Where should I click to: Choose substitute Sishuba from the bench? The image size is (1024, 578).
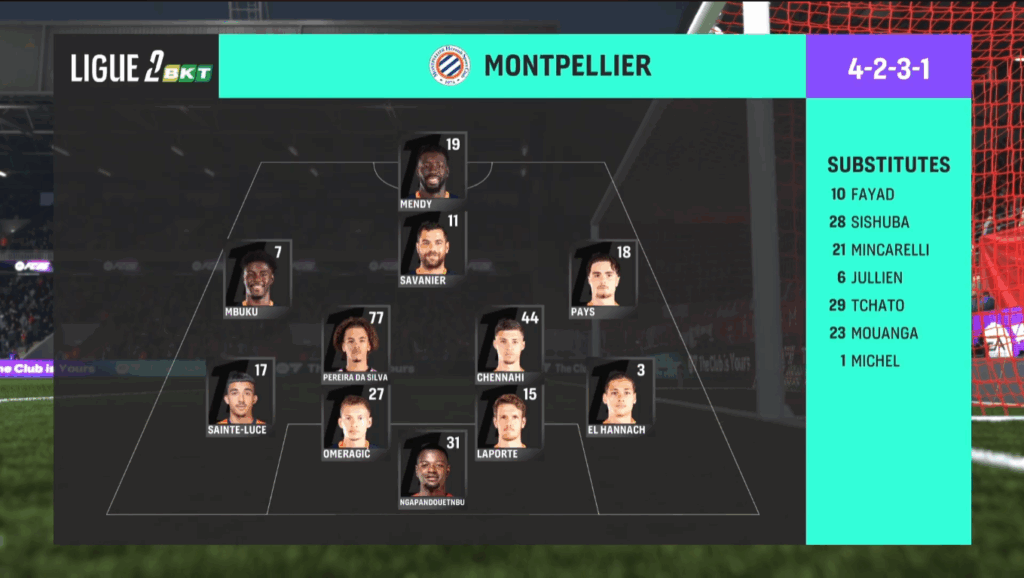[869, 222]
